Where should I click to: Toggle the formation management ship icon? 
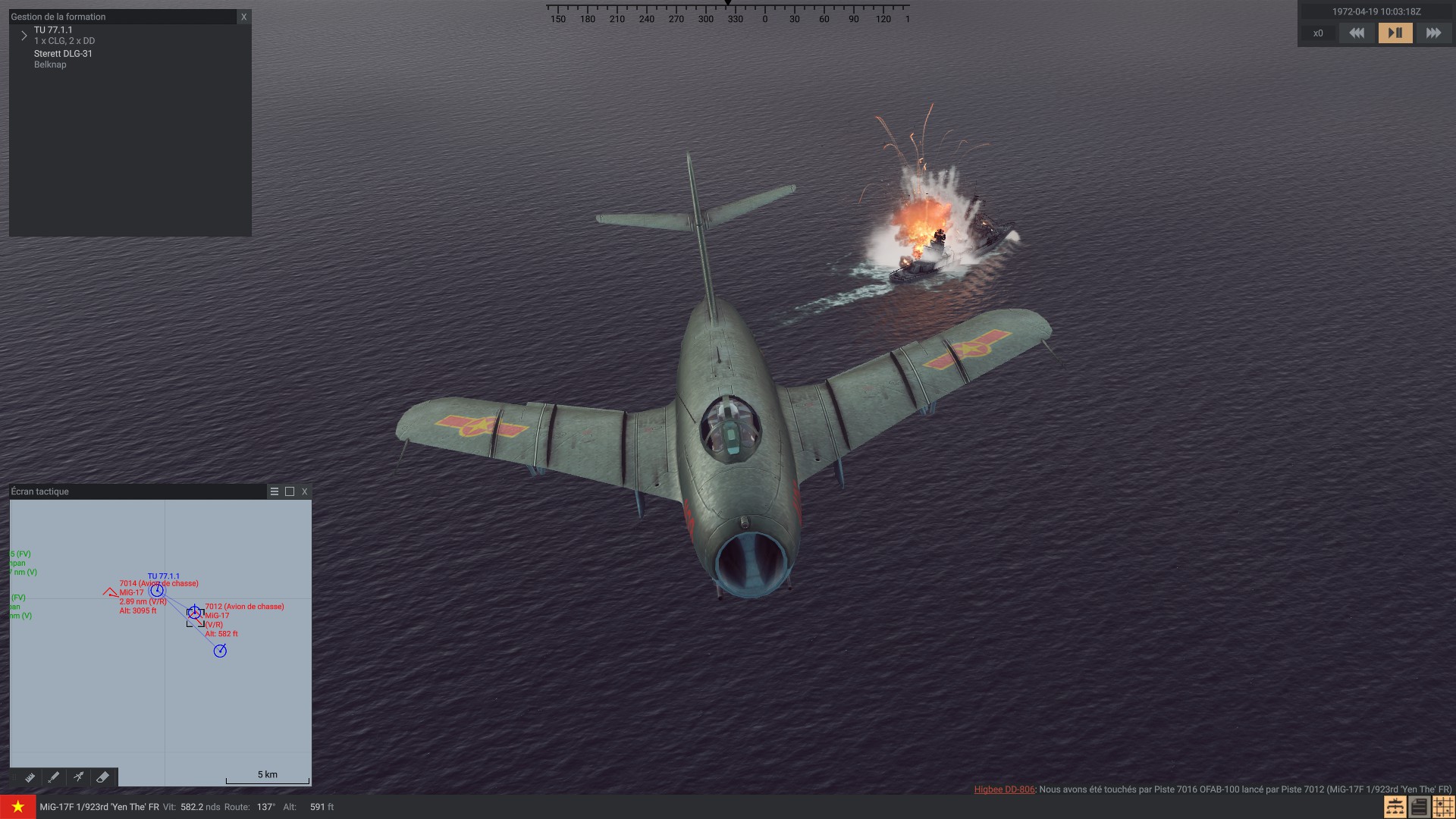1394,807
